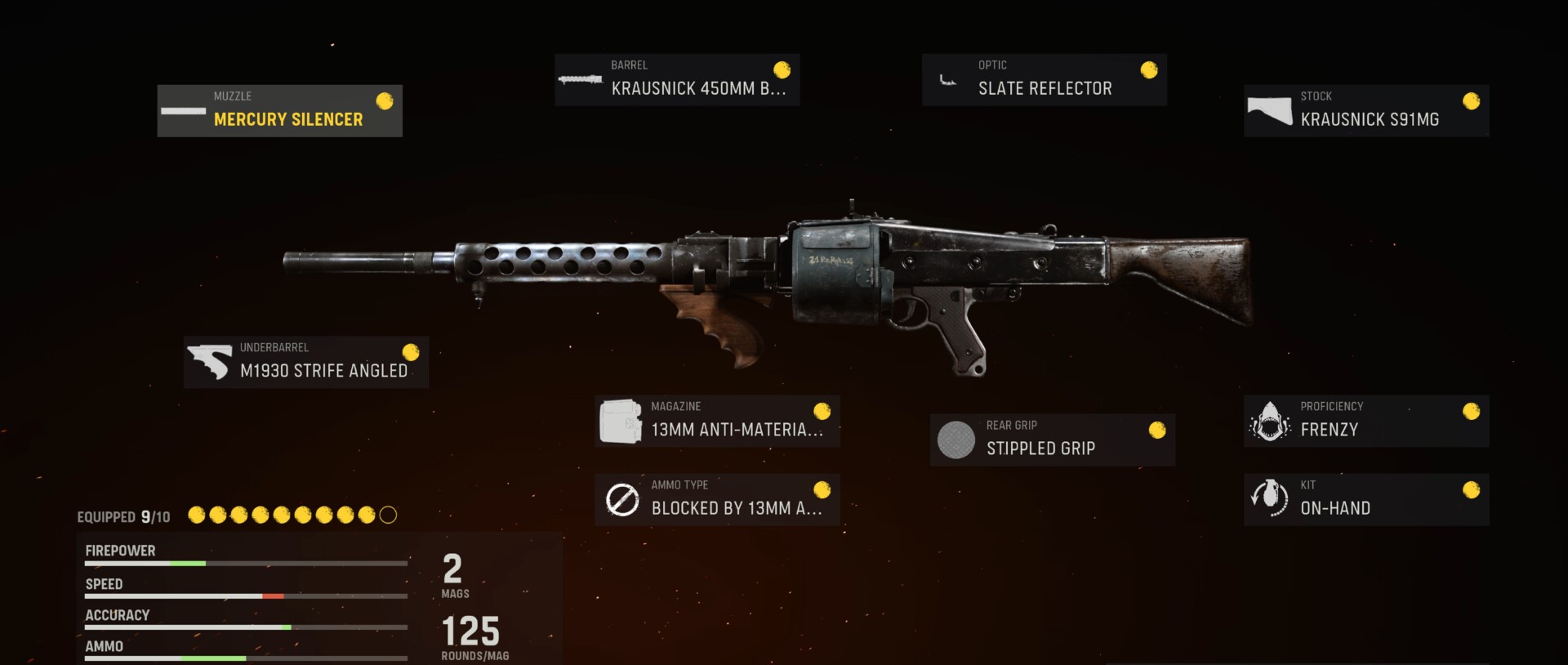This screenshot has width=1568, height=665.
Task: Select the M1930 Strife Angled underbarrel
Action: tap(305, 362)
